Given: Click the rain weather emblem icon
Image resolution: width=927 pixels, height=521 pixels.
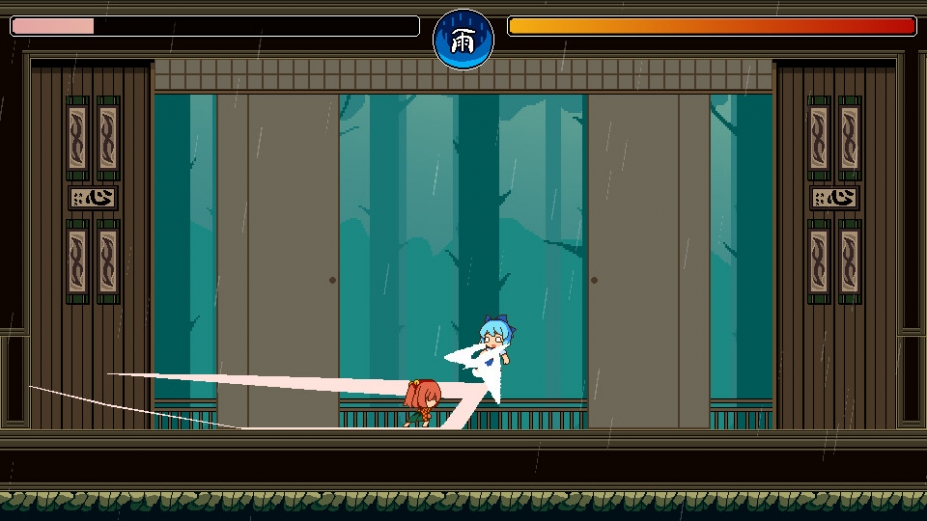Looking at the screenshot, I should [463, 40].
